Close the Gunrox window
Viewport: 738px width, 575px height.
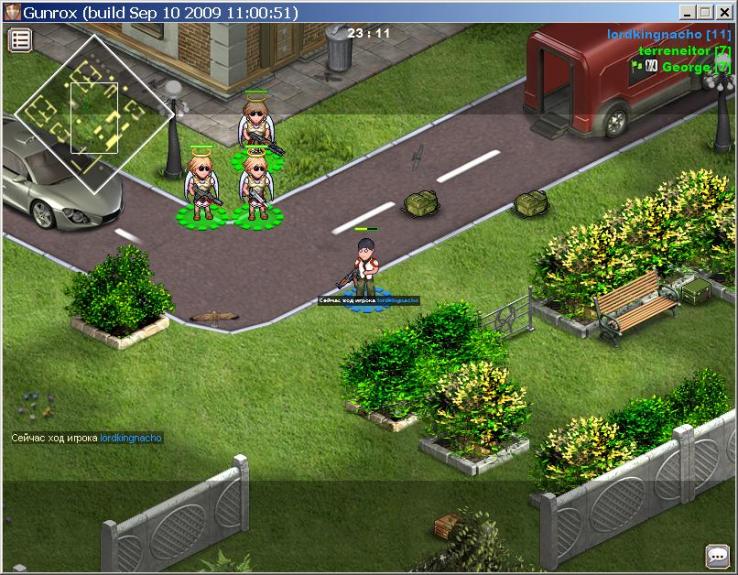point(725,13)
